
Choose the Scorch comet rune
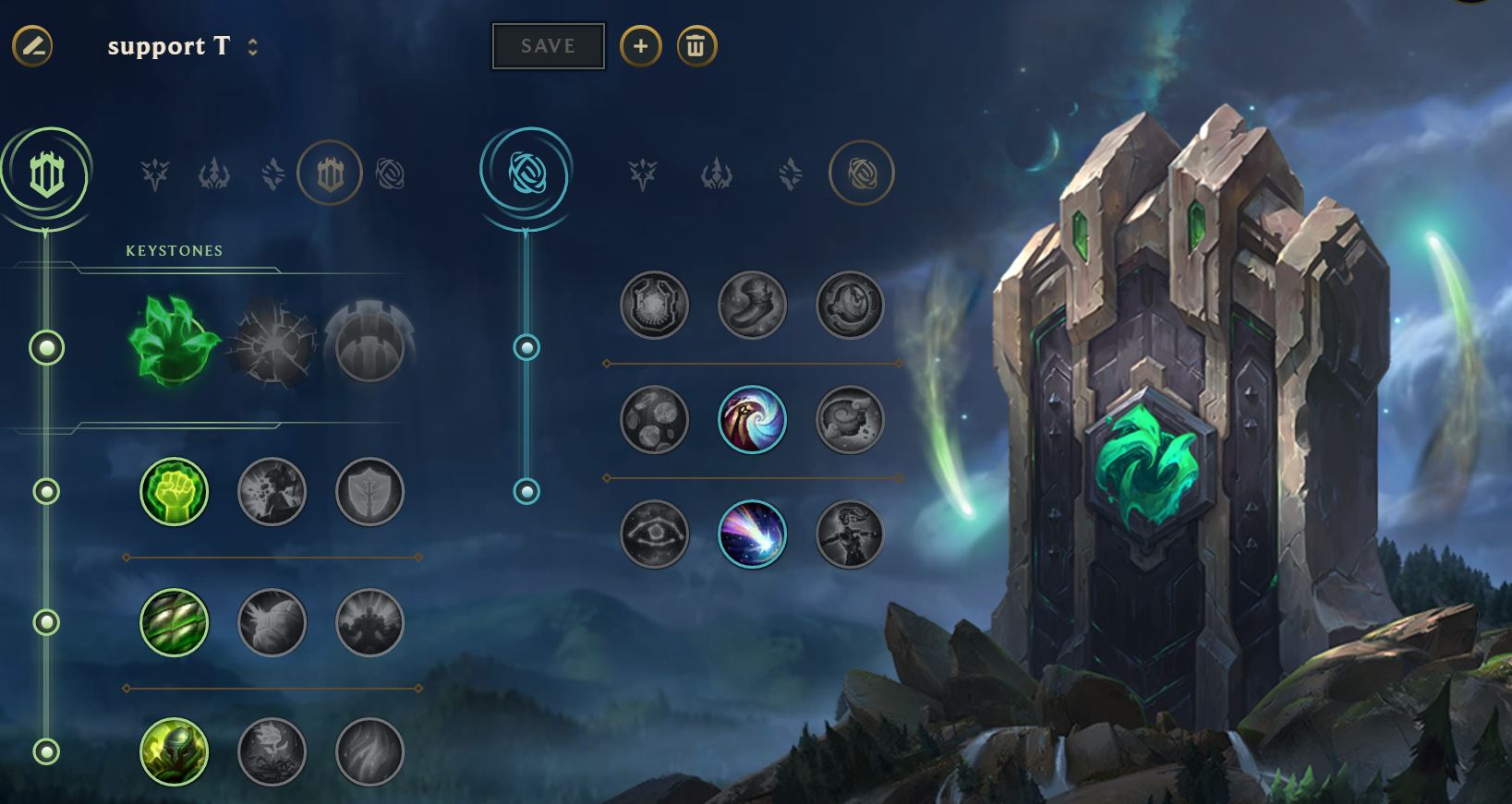point(752,534)
